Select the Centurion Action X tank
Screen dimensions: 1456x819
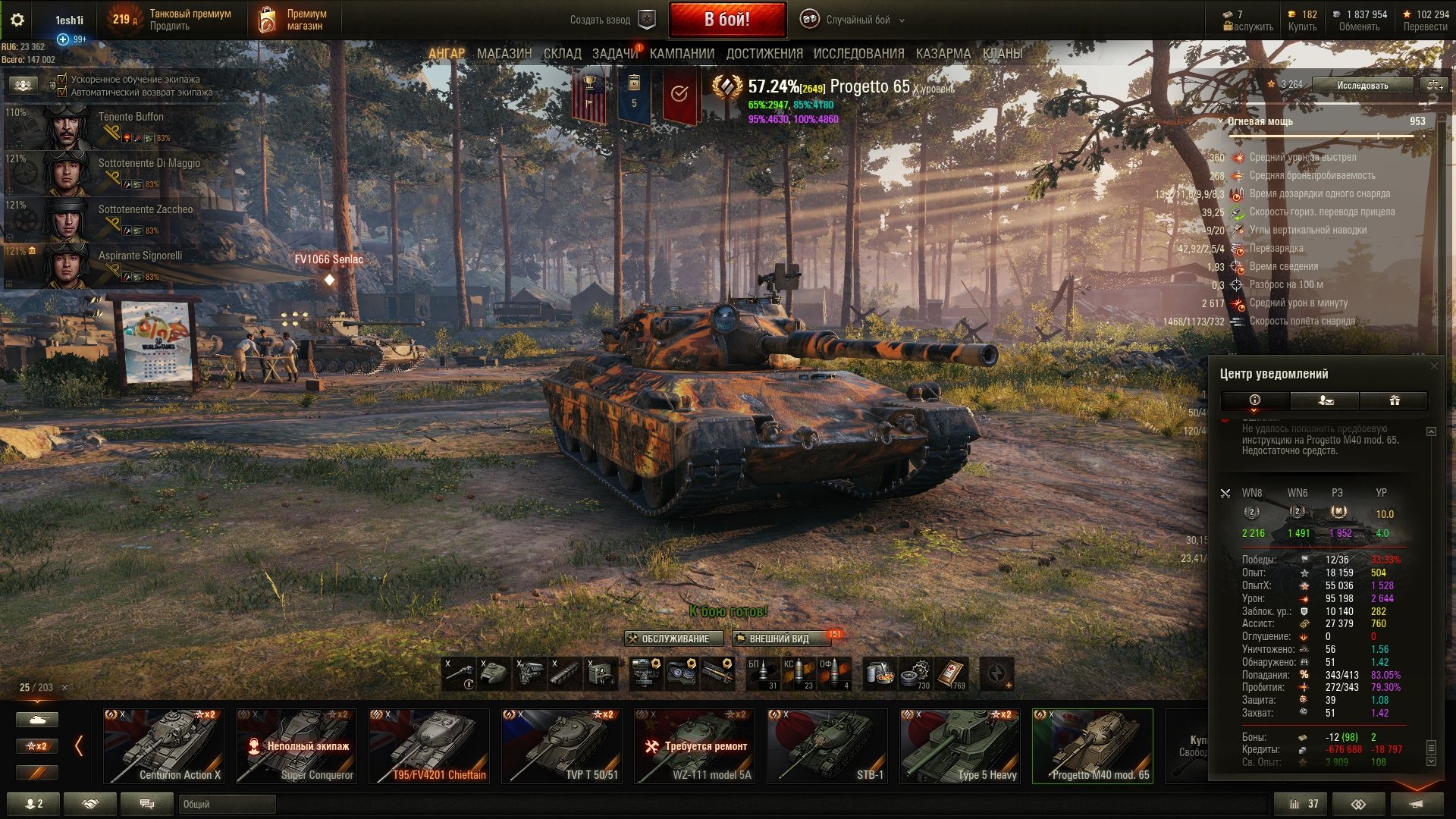(x=164, y=745)
